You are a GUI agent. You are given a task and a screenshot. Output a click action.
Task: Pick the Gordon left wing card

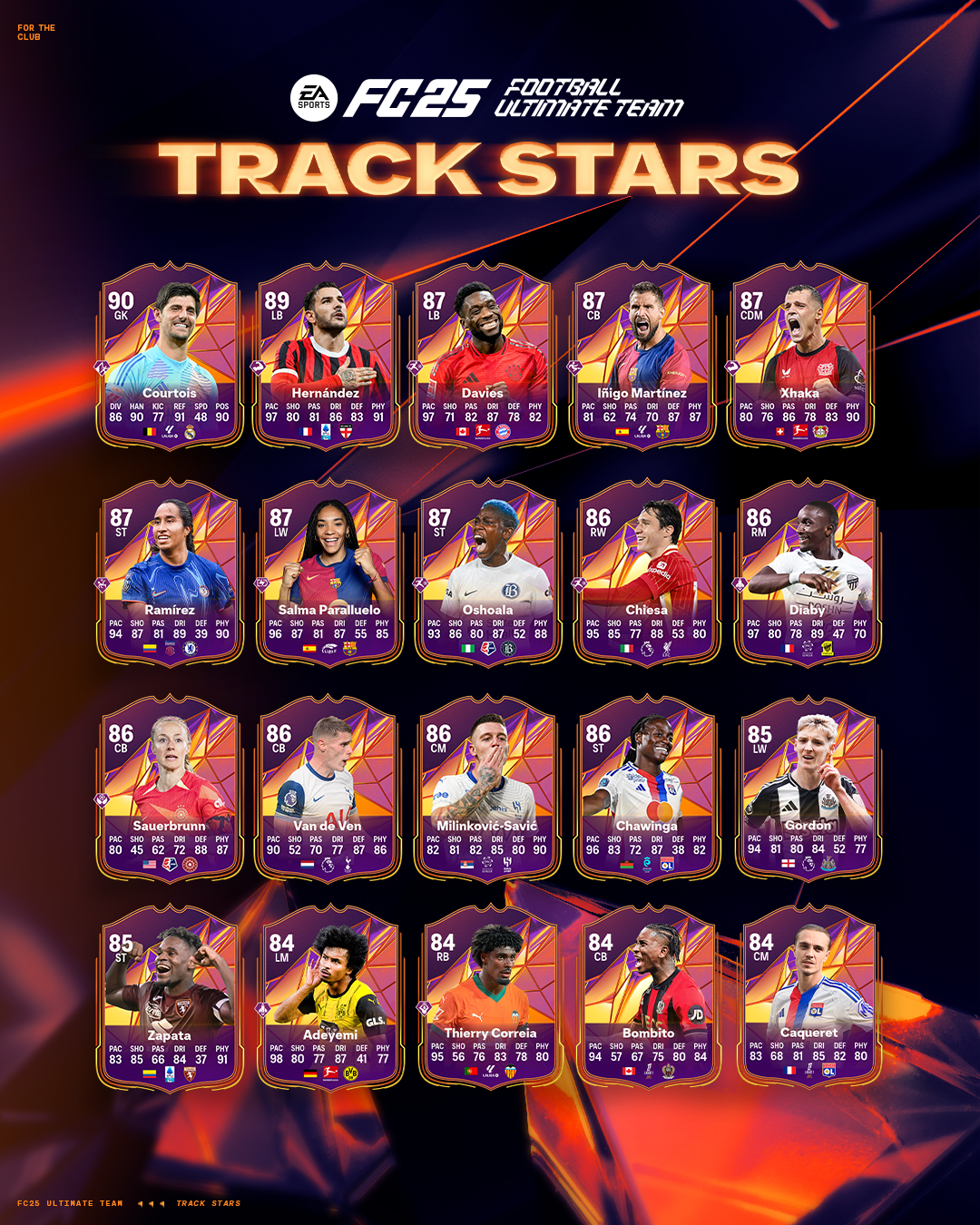(808, 789)
